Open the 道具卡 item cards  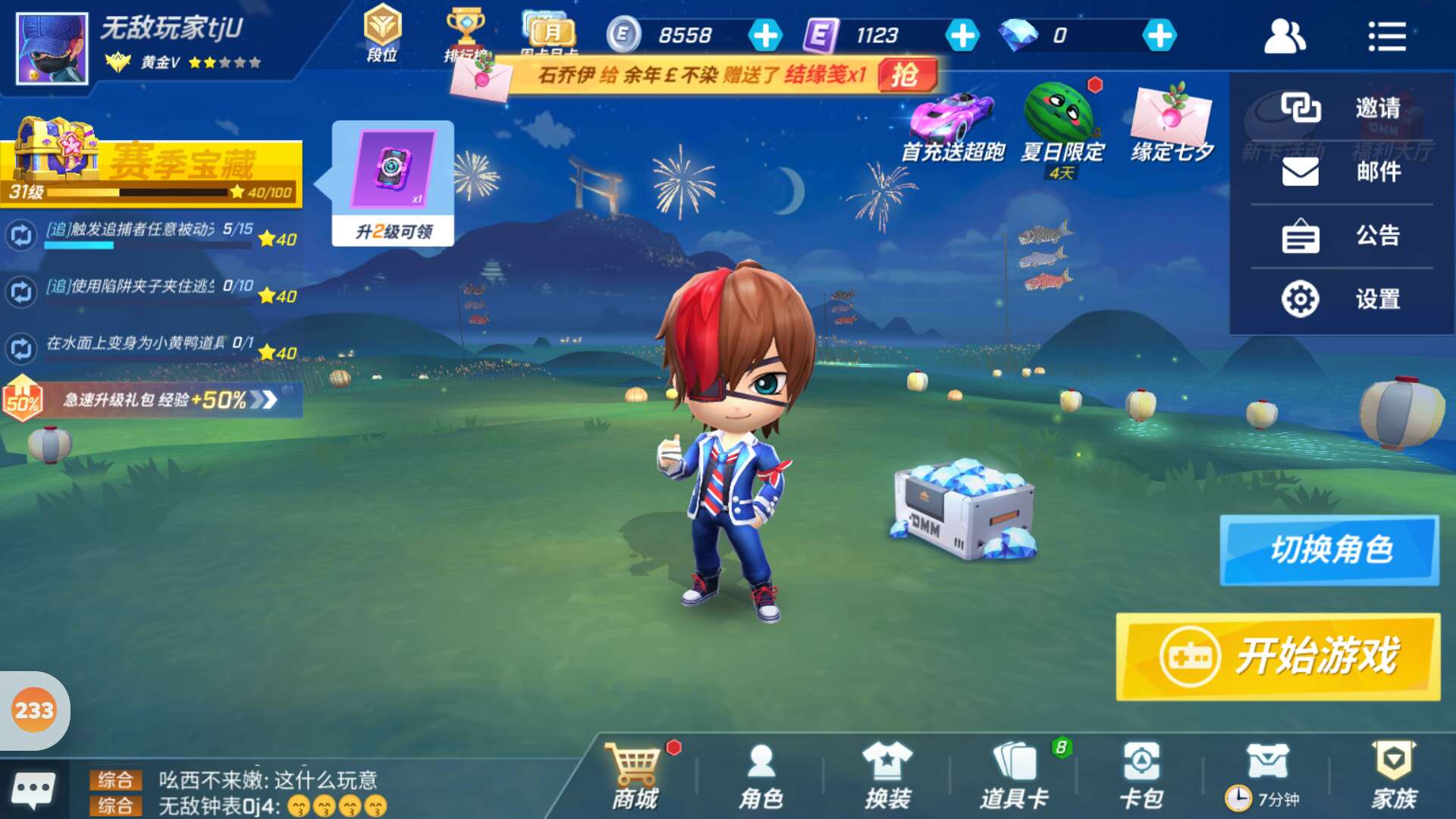(x=1014, y=777)
